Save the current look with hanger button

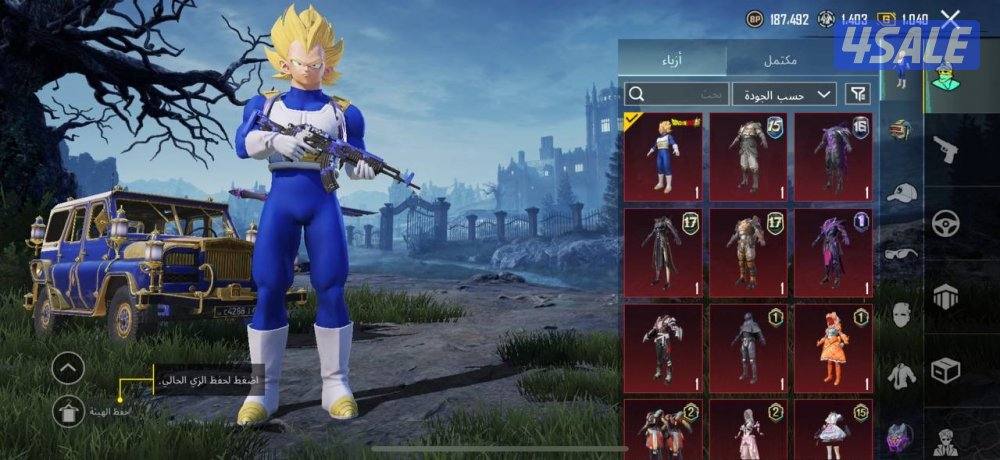[68, 411]
